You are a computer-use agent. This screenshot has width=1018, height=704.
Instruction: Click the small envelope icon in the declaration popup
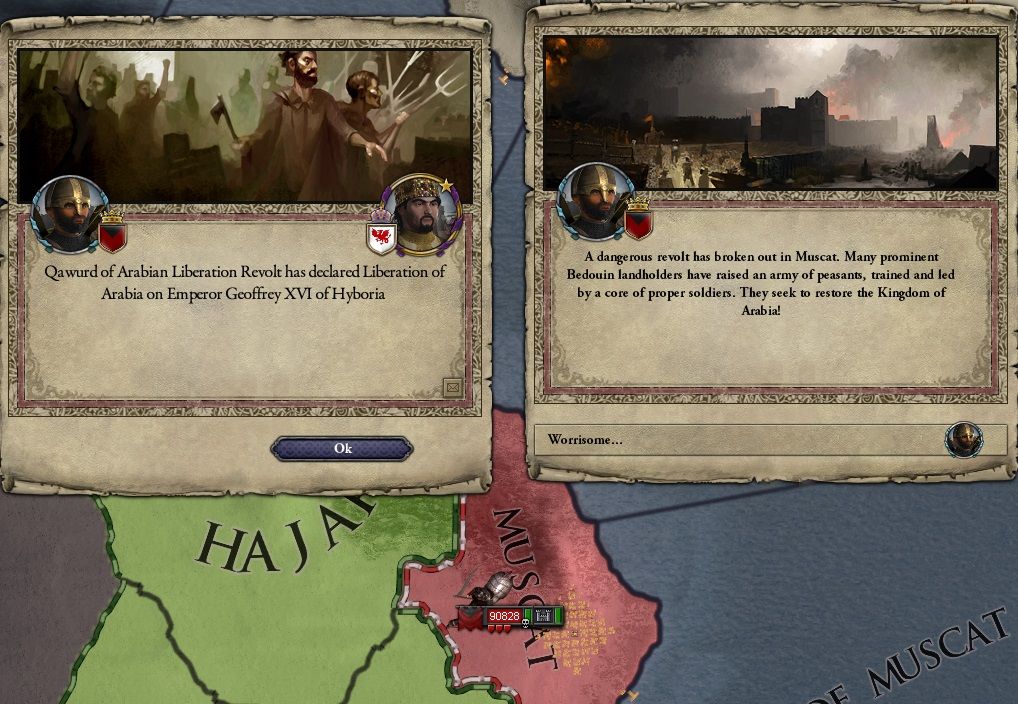[x=452, y=387]
